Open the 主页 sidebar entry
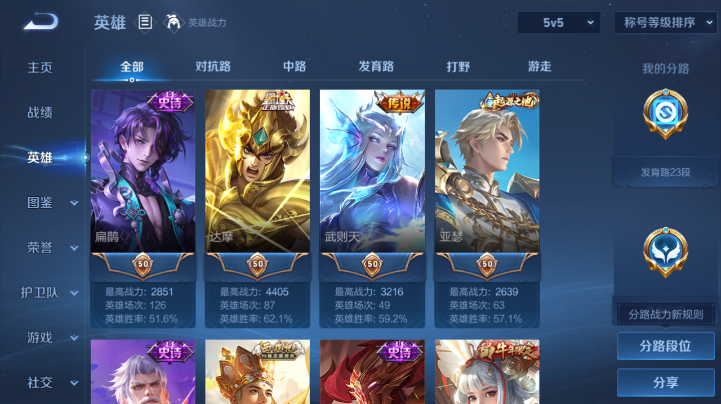Screen dimensions: 721x404 click(40, 68)
